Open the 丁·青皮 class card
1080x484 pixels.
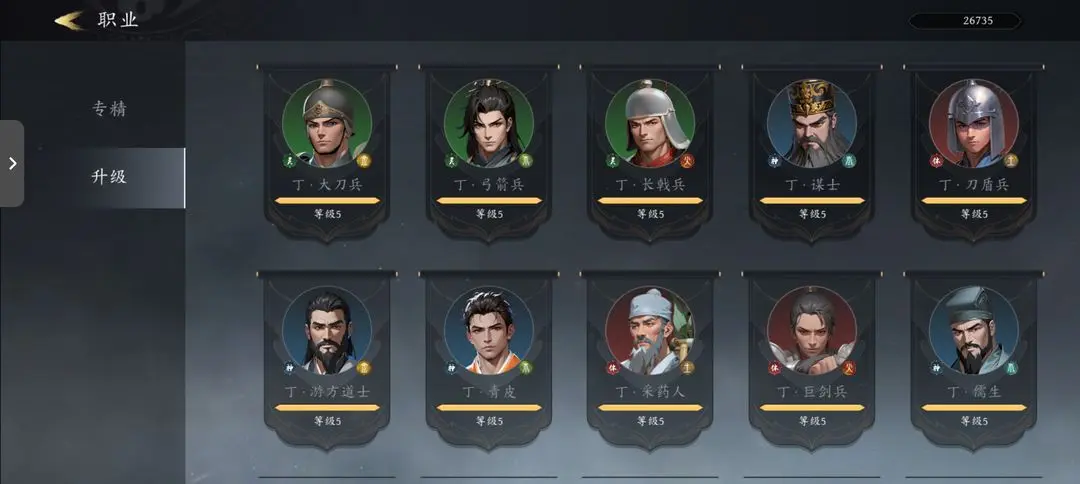(x=489, y=356)
